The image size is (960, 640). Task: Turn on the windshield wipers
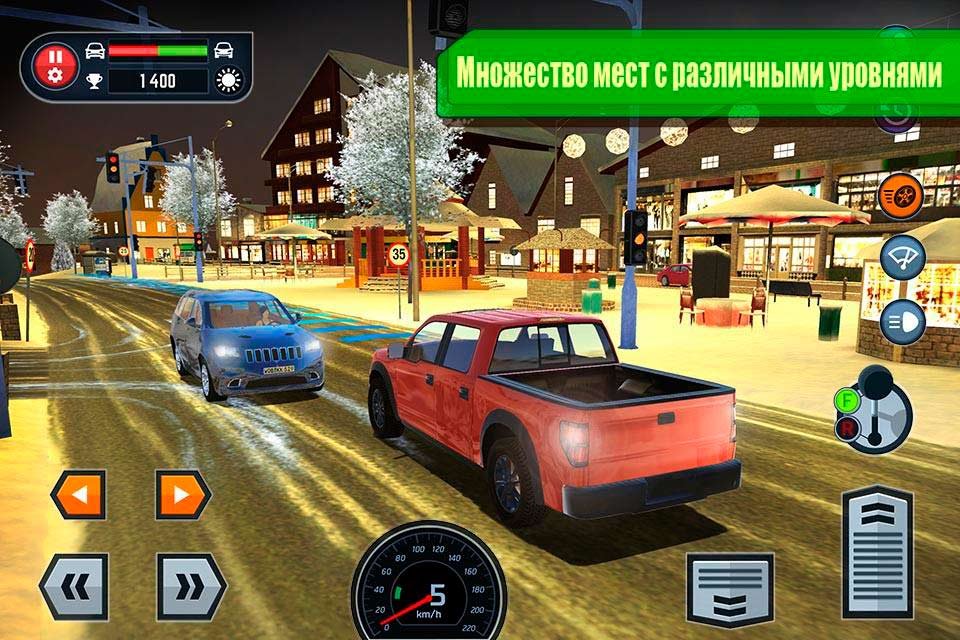click(902, 258)
